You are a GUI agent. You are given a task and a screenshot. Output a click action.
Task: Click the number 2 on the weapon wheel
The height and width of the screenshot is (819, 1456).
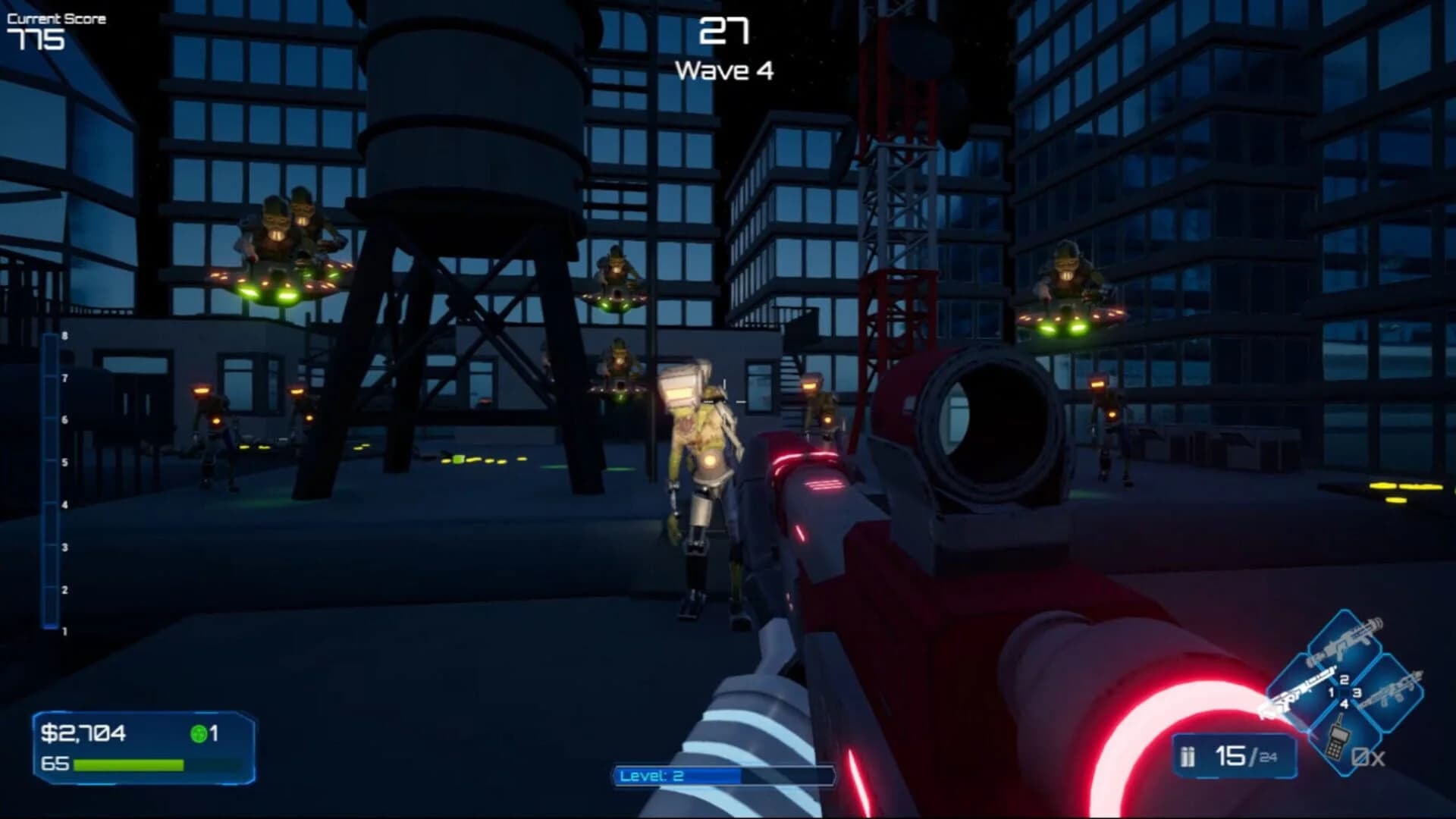click(x=1343, y=679)
